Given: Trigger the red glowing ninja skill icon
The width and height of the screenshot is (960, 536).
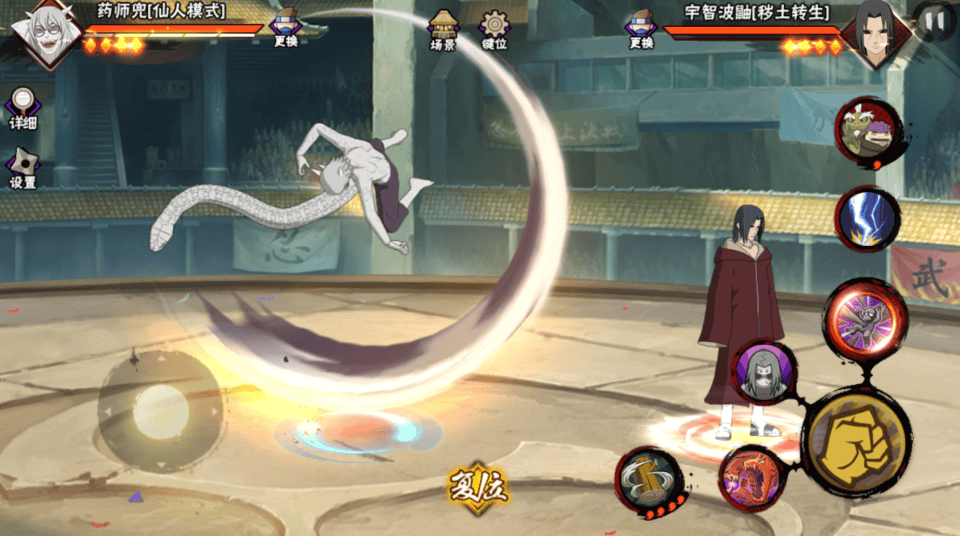Looking at the screenshot, I should click(x=864, y=320).
